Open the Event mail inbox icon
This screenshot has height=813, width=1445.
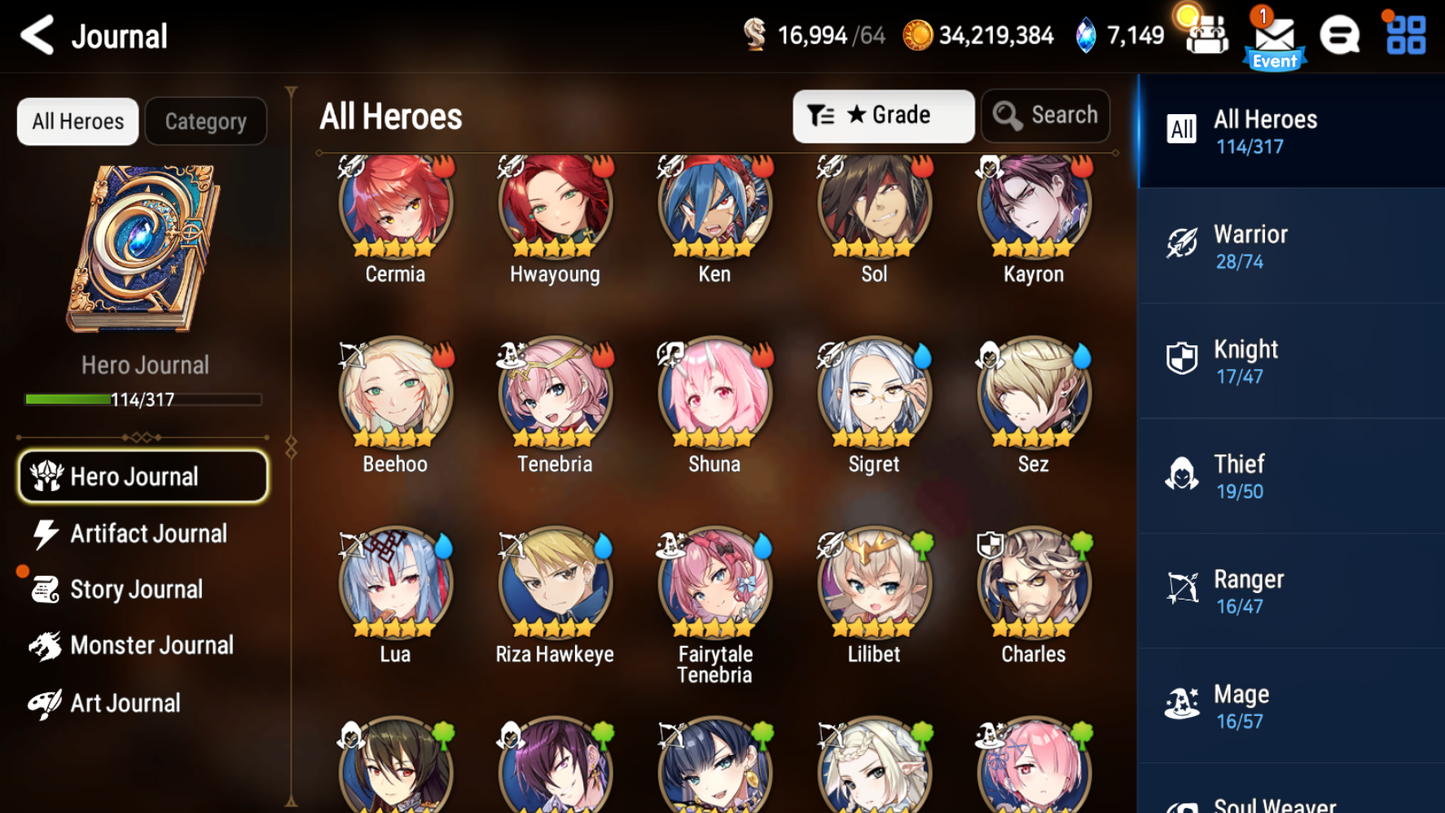tap(1274, 35)
